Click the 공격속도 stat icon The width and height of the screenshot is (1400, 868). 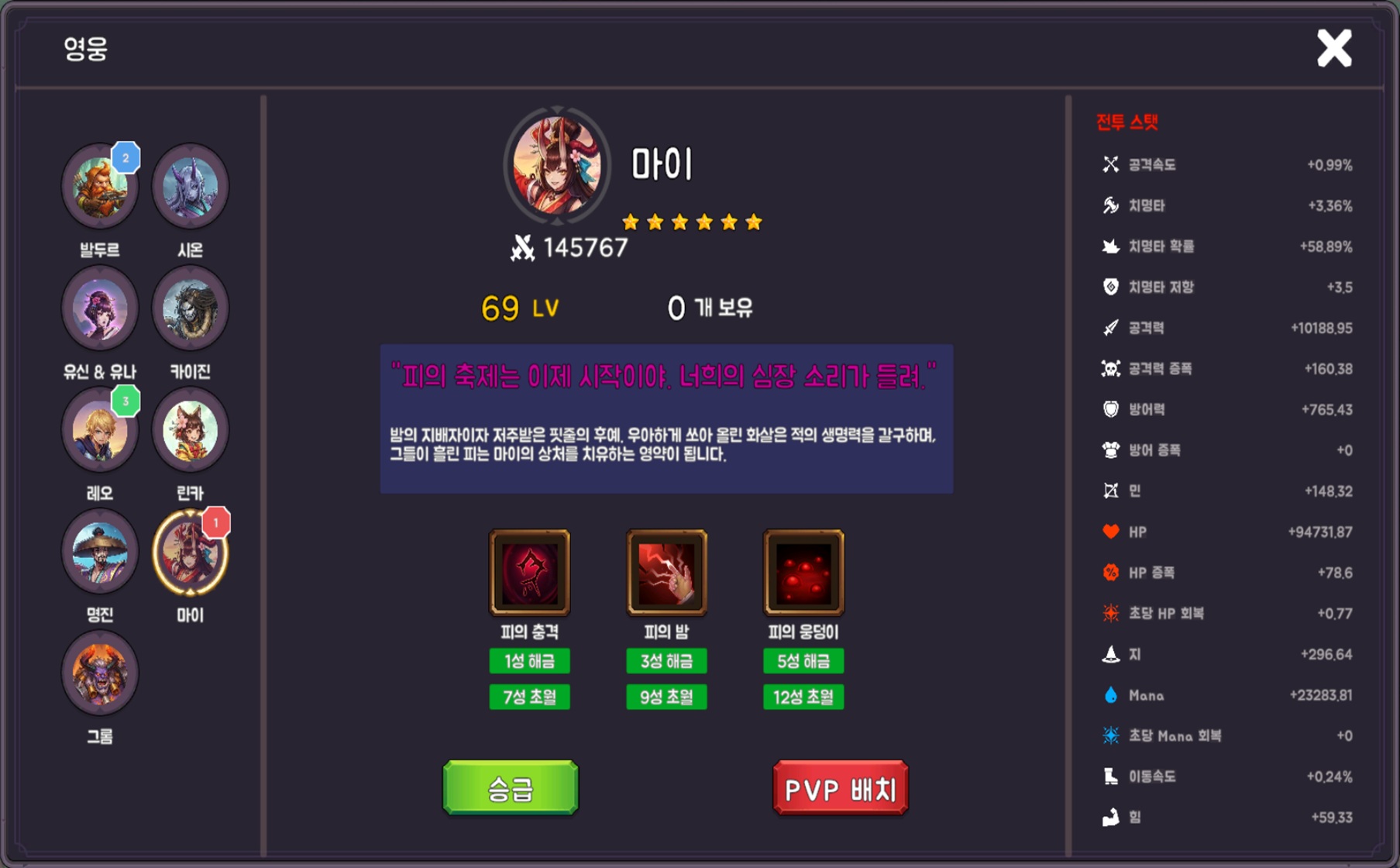(x=1109, y=164)
